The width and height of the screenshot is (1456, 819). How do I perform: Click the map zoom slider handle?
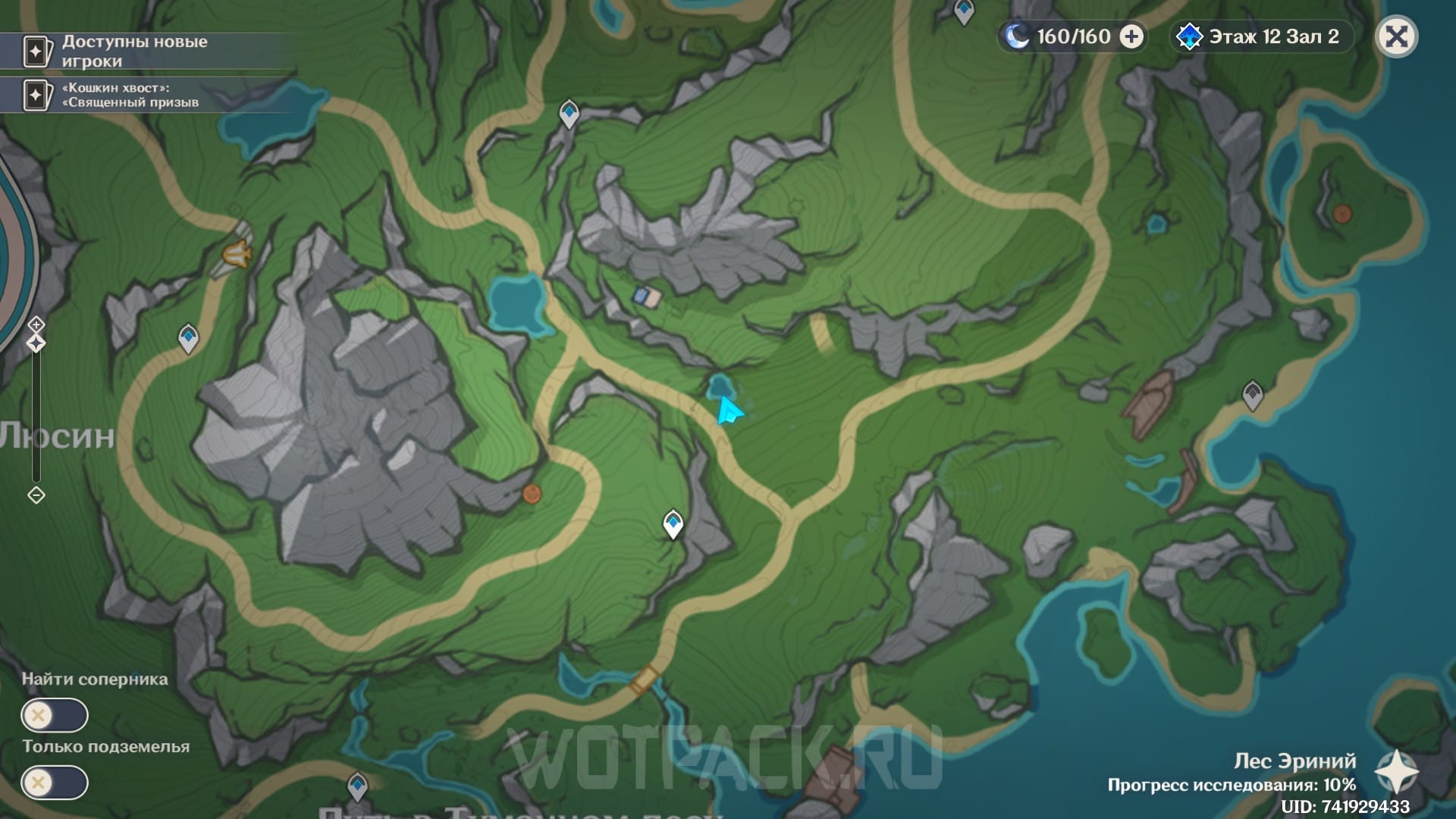(36, 344)
